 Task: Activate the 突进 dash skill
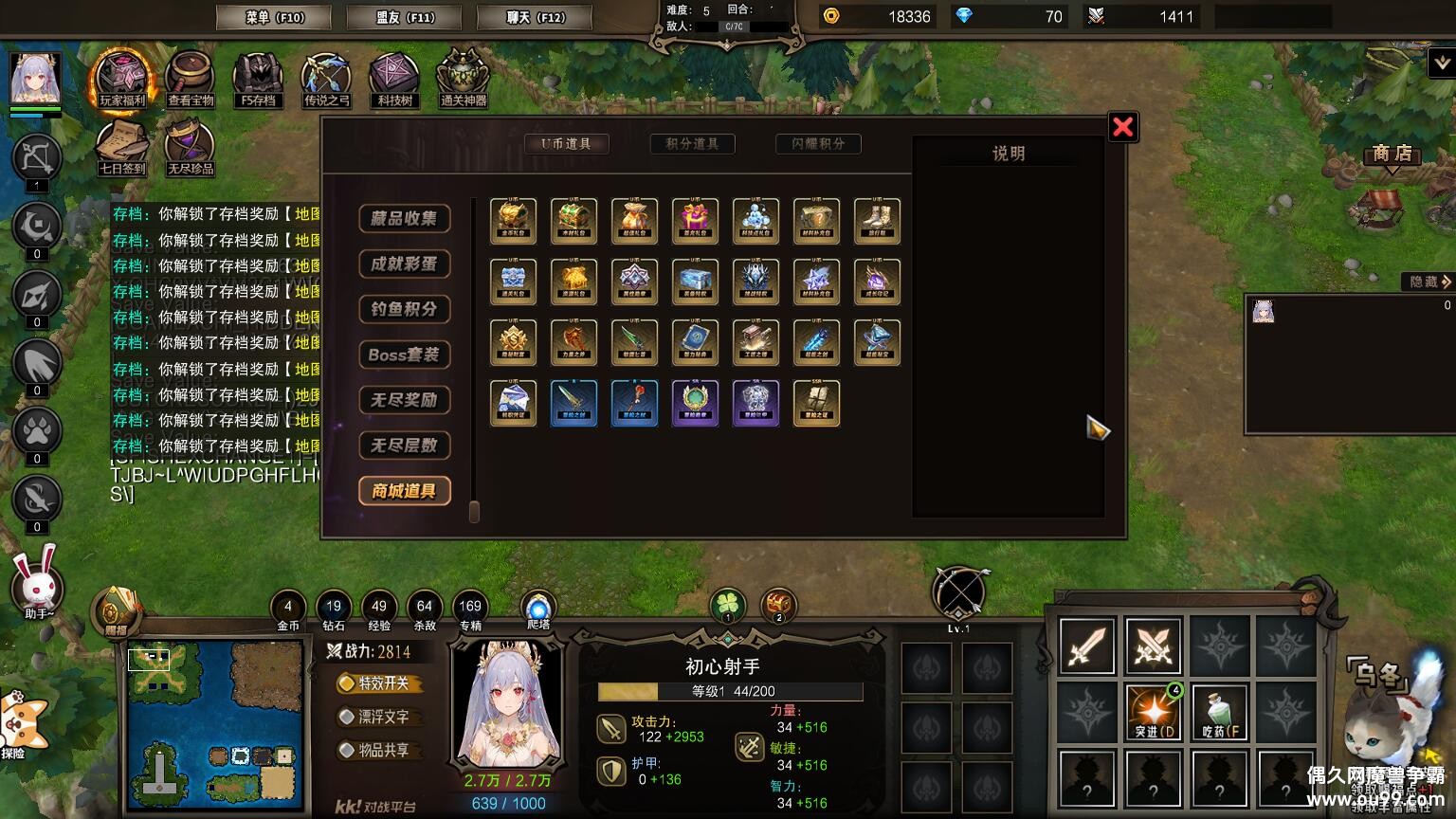click(1154, 712)
